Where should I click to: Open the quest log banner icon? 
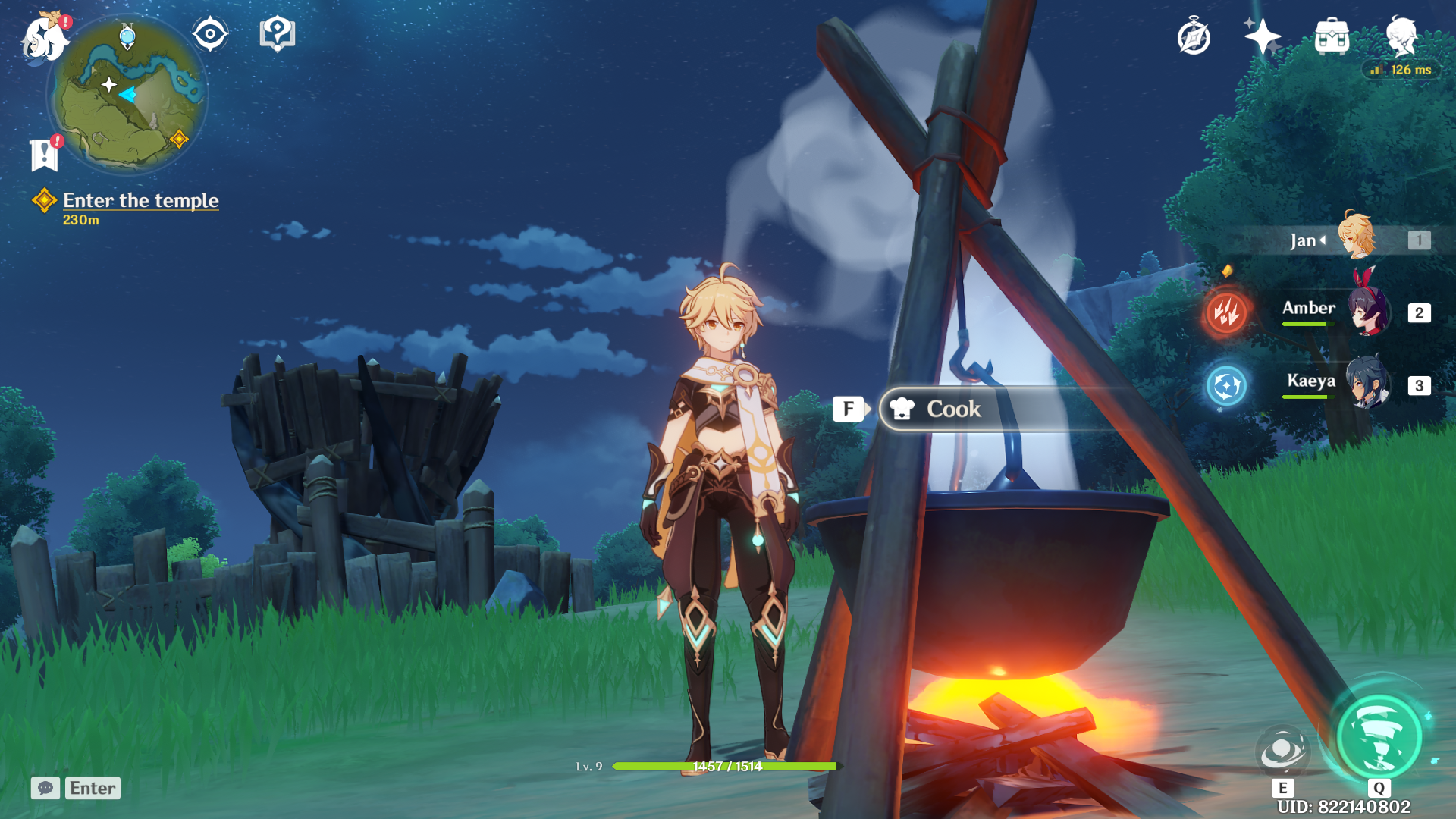coord(45,154)
